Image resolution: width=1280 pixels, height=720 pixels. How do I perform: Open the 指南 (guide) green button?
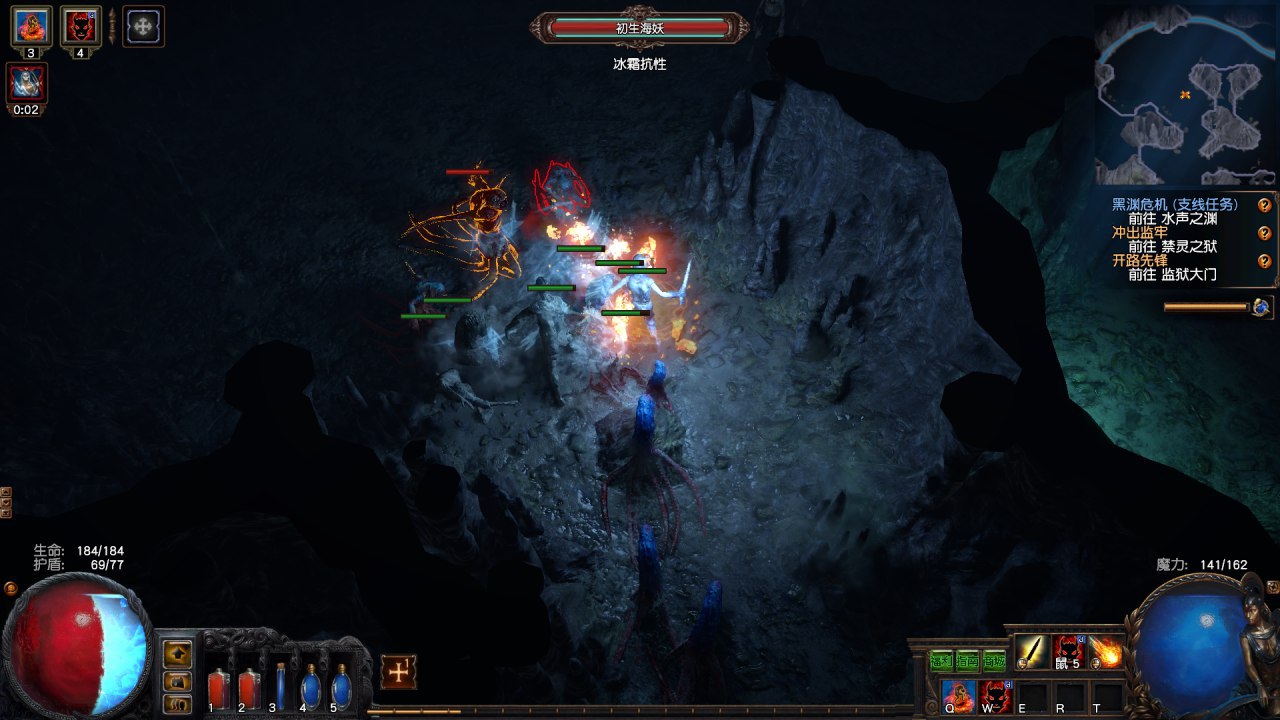(x=967, y=659)
